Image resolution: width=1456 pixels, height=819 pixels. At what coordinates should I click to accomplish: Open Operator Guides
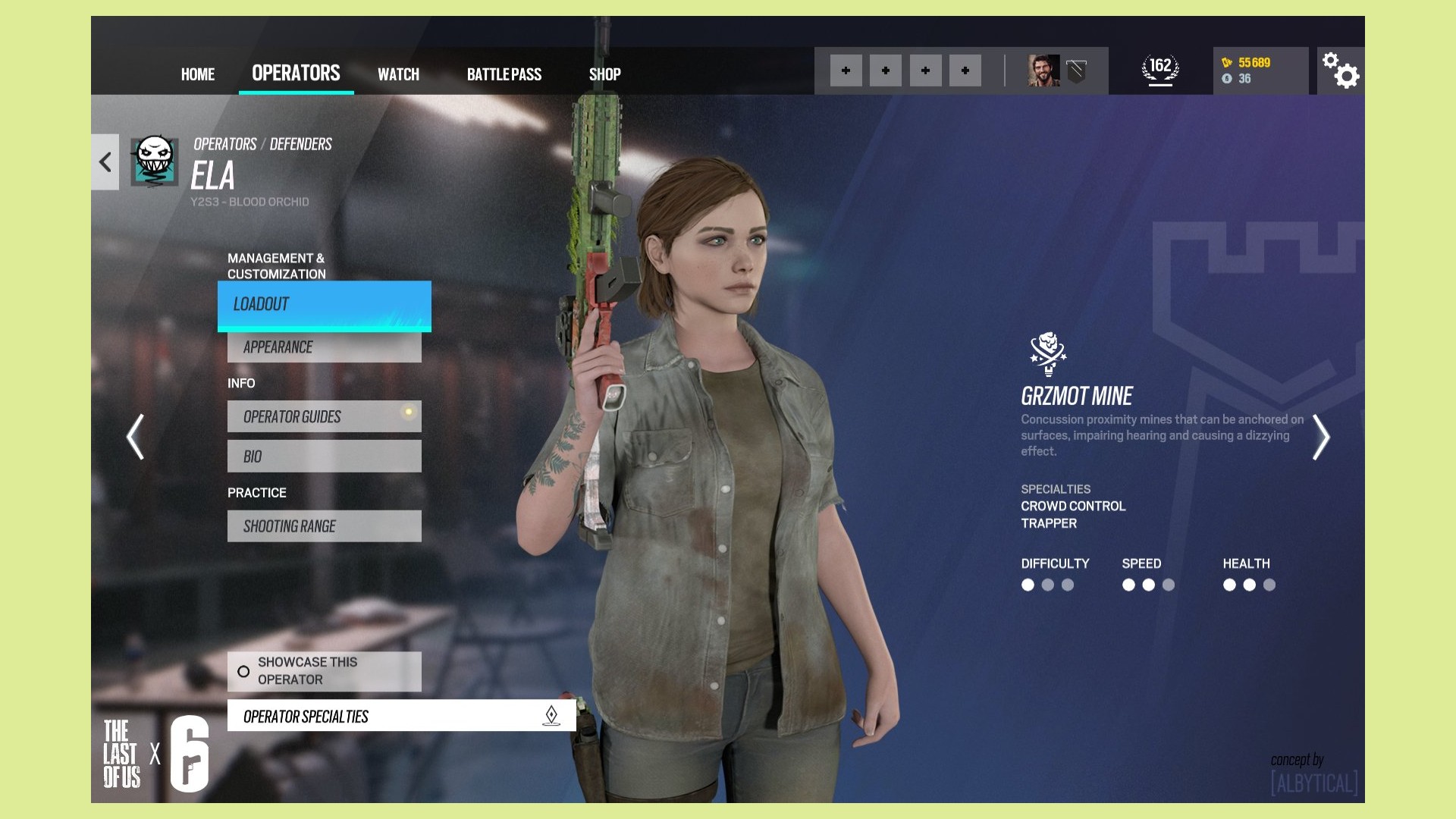(325, 417)
